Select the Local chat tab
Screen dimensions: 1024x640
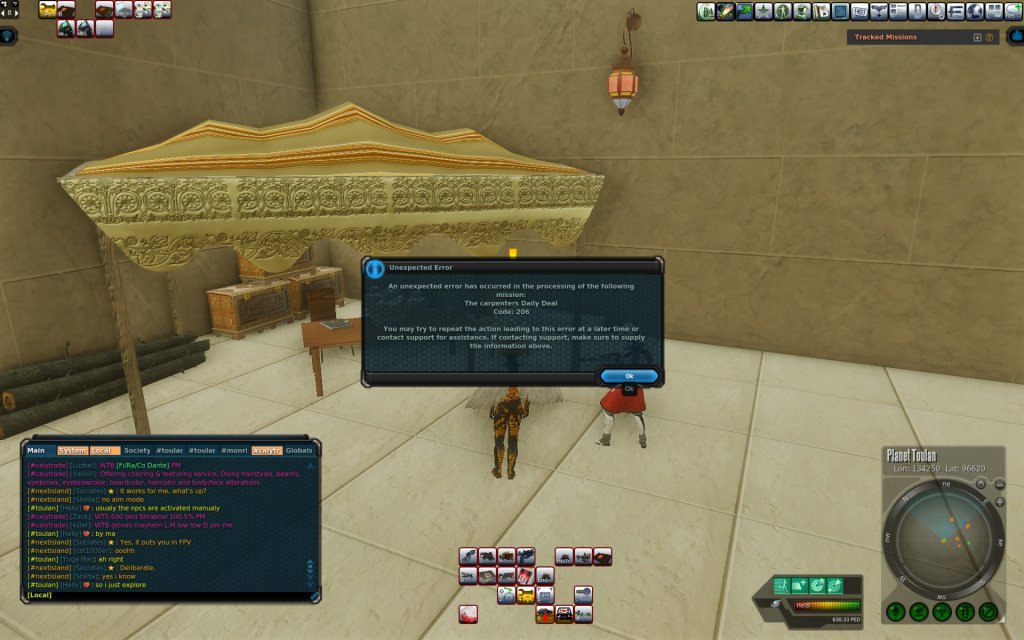[104, 450]
